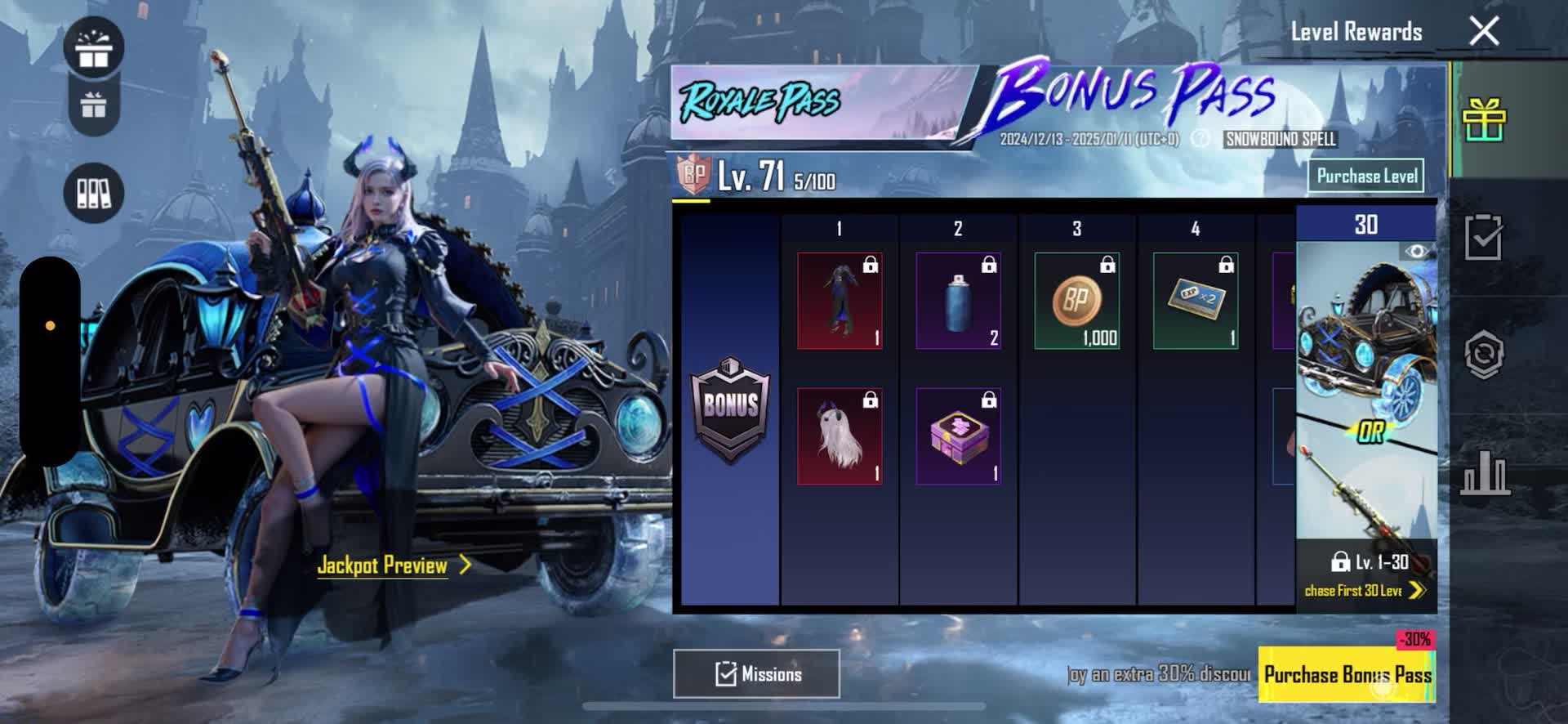This screenshot has height=724, width=1568.
Task: Switch to the Royale Pass tab
Action: [x=759, y=102]
